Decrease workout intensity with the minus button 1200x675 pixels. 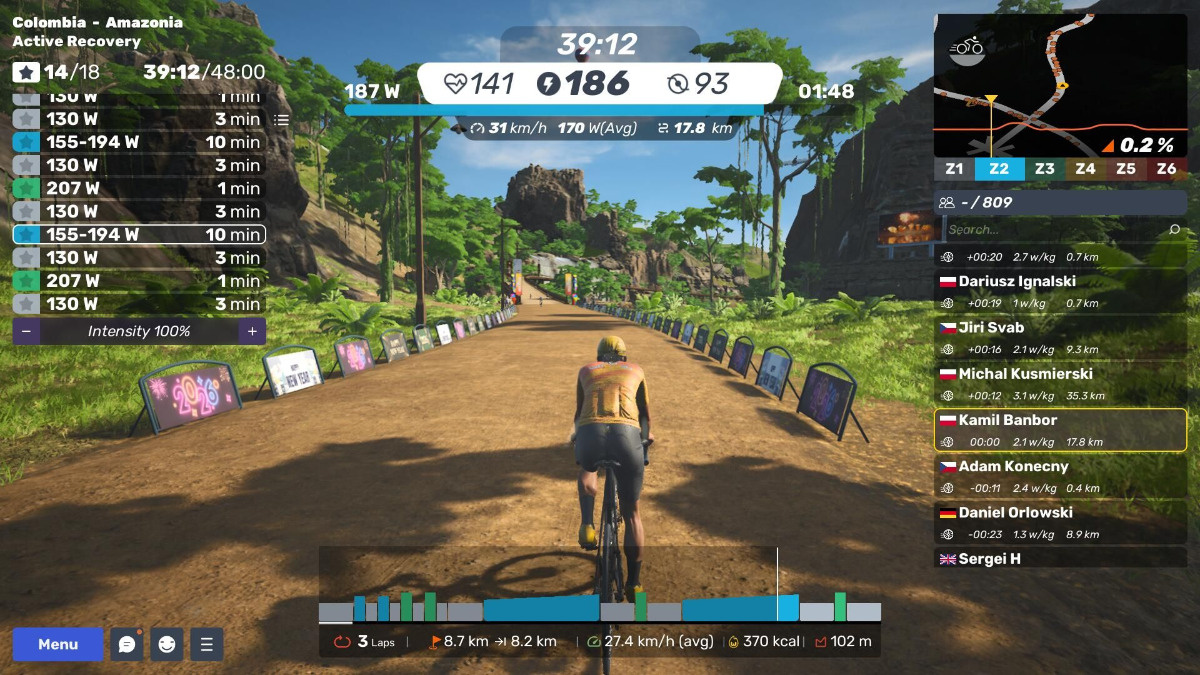point(26,331)
